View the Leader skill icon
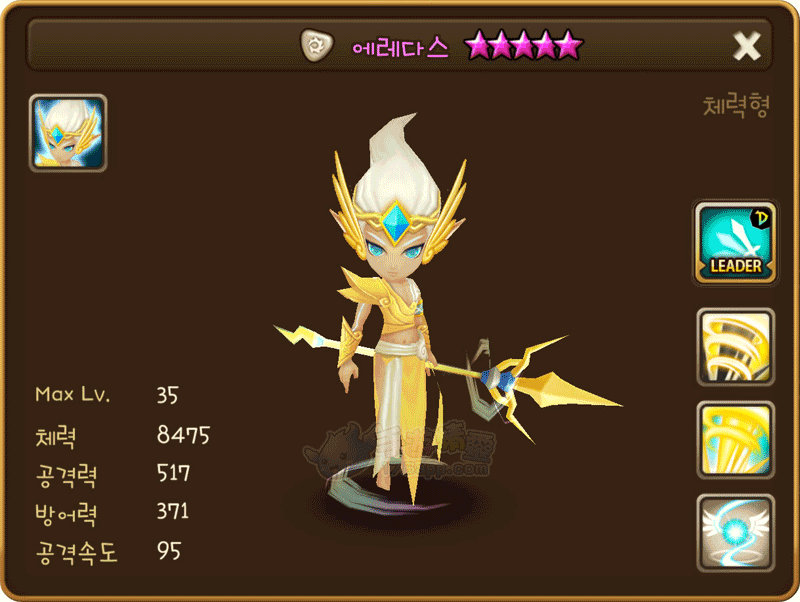The height and width of the screenshot is (602, 800). point(735,243)
